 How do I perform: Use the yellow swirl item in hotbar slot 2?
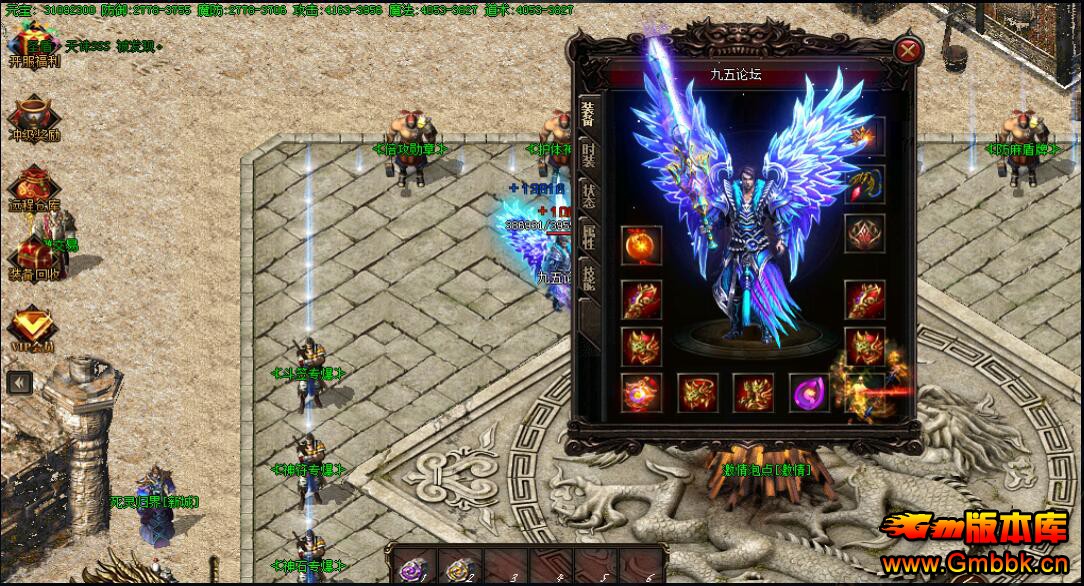459,568
